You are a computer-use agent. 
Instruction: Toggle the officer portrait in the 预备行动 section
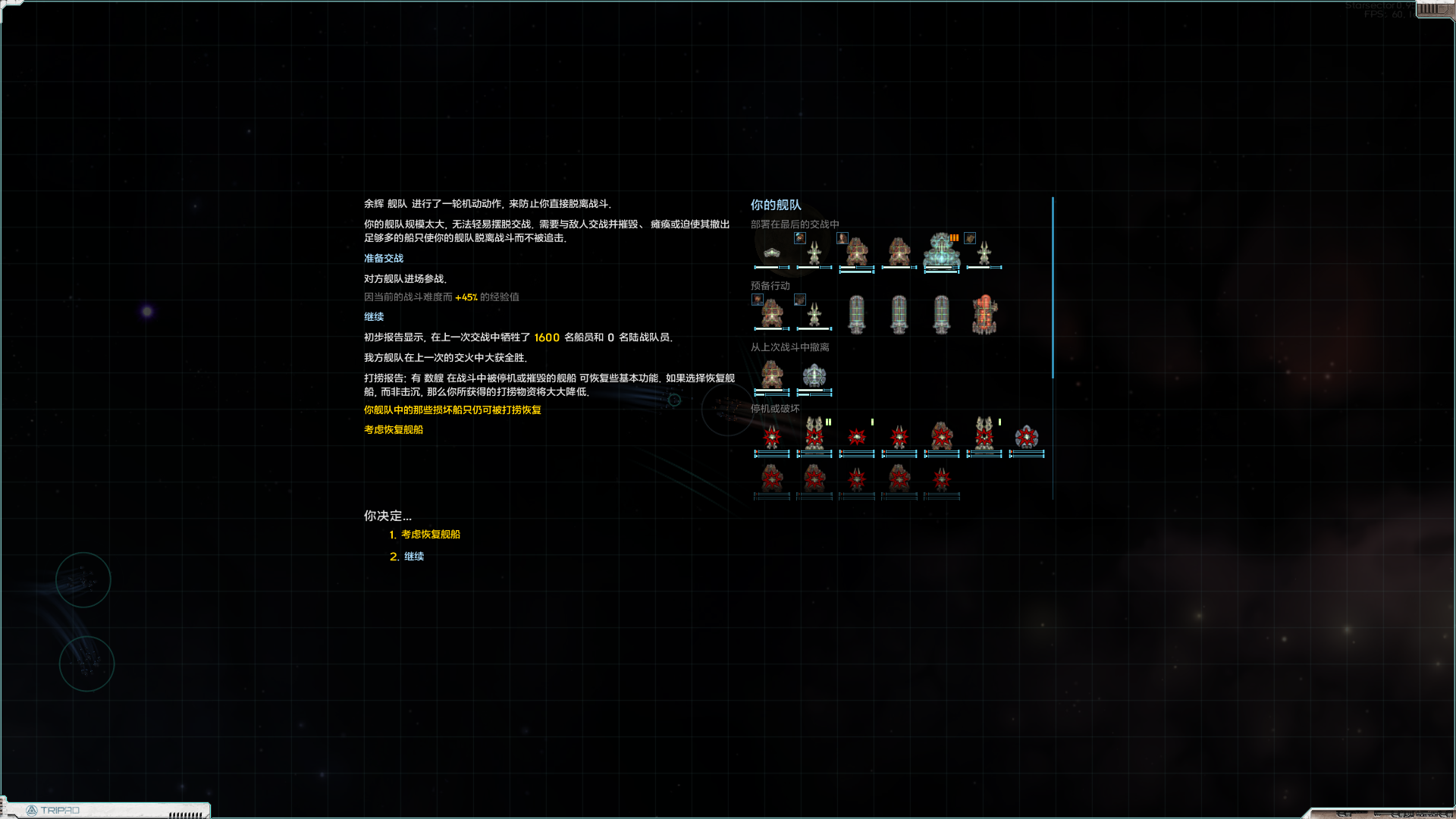(757, 300)
